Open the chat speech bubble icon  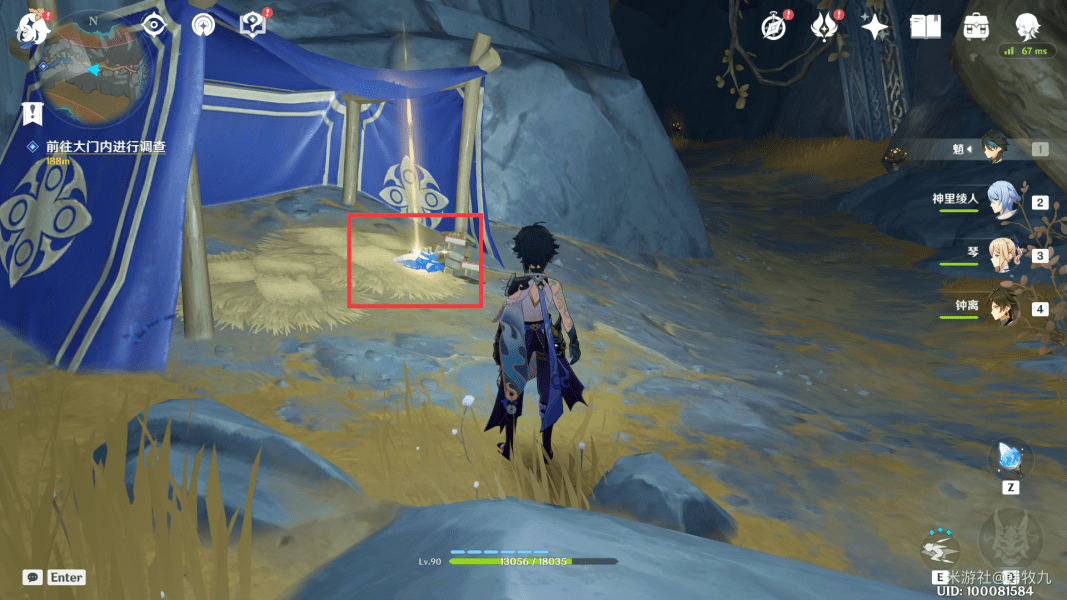click(x=33, y=577)
